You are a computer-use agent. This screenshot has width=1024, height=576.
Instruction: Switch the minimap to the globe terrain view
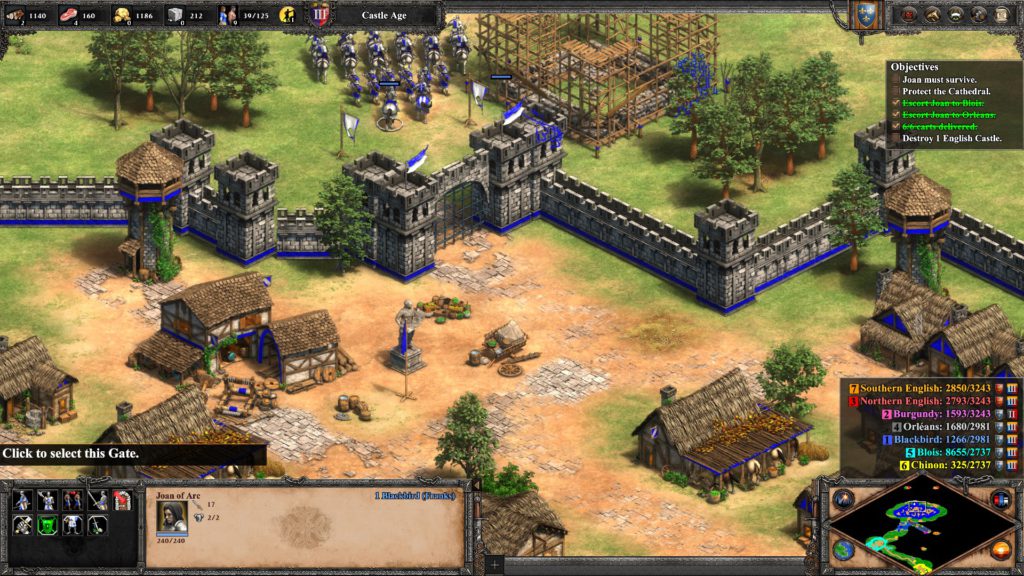click(843, 550)
